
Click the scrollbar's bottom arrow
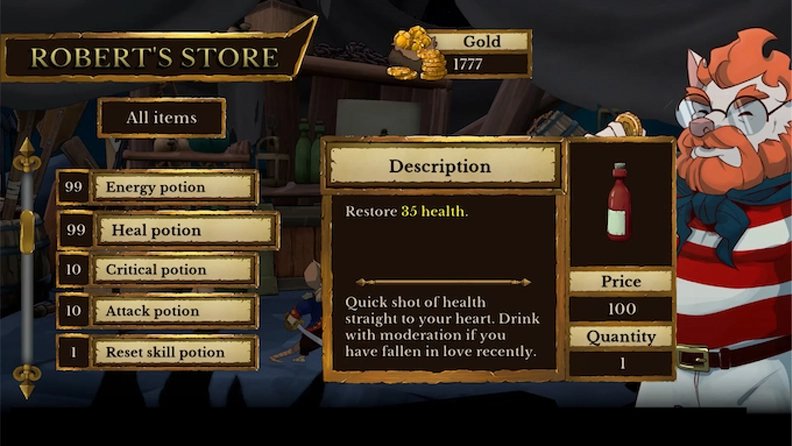pos(27,380)
